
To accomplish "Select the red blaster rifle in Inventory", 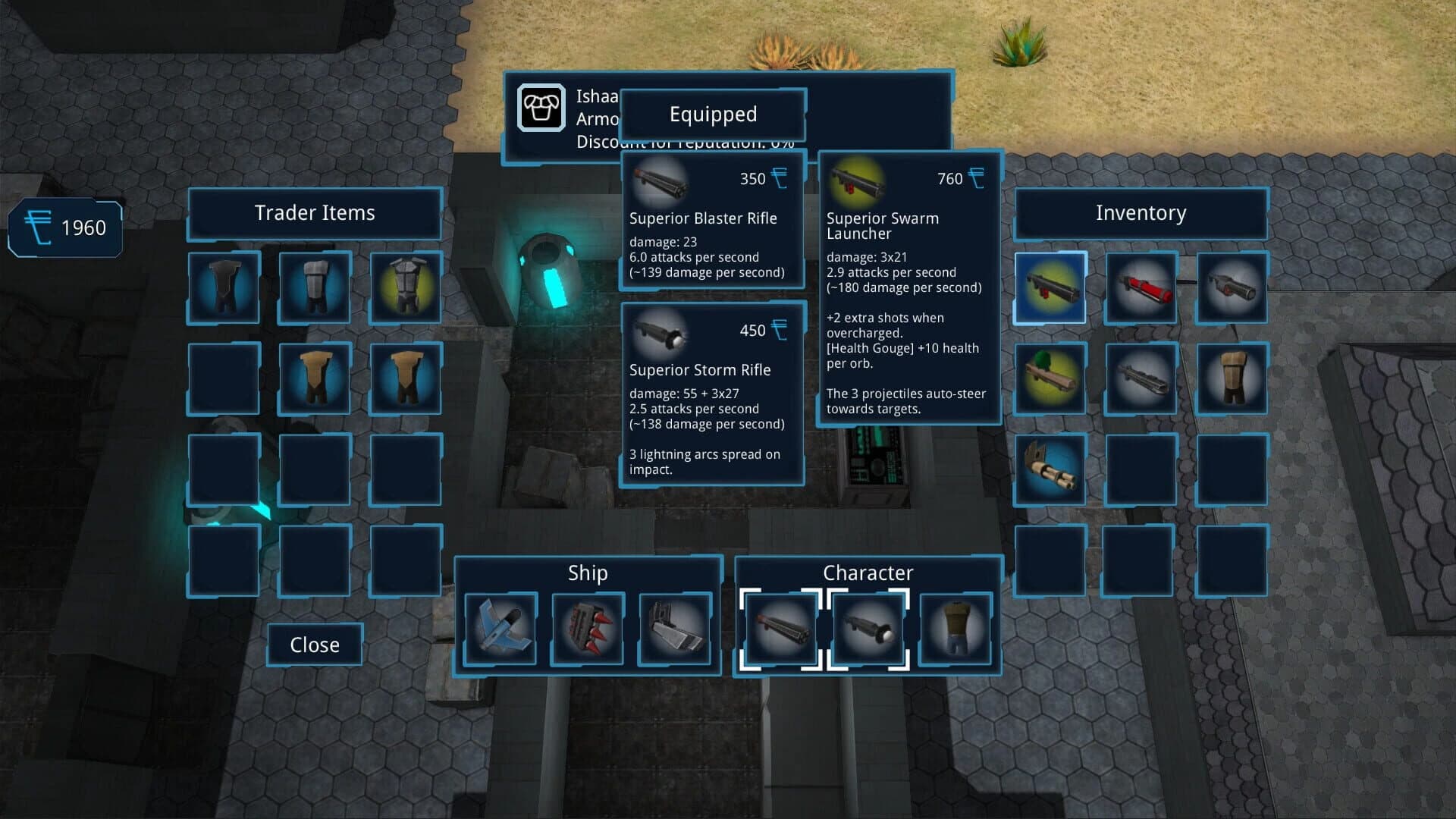I will pyautogui.click(x=1141, y=288).
